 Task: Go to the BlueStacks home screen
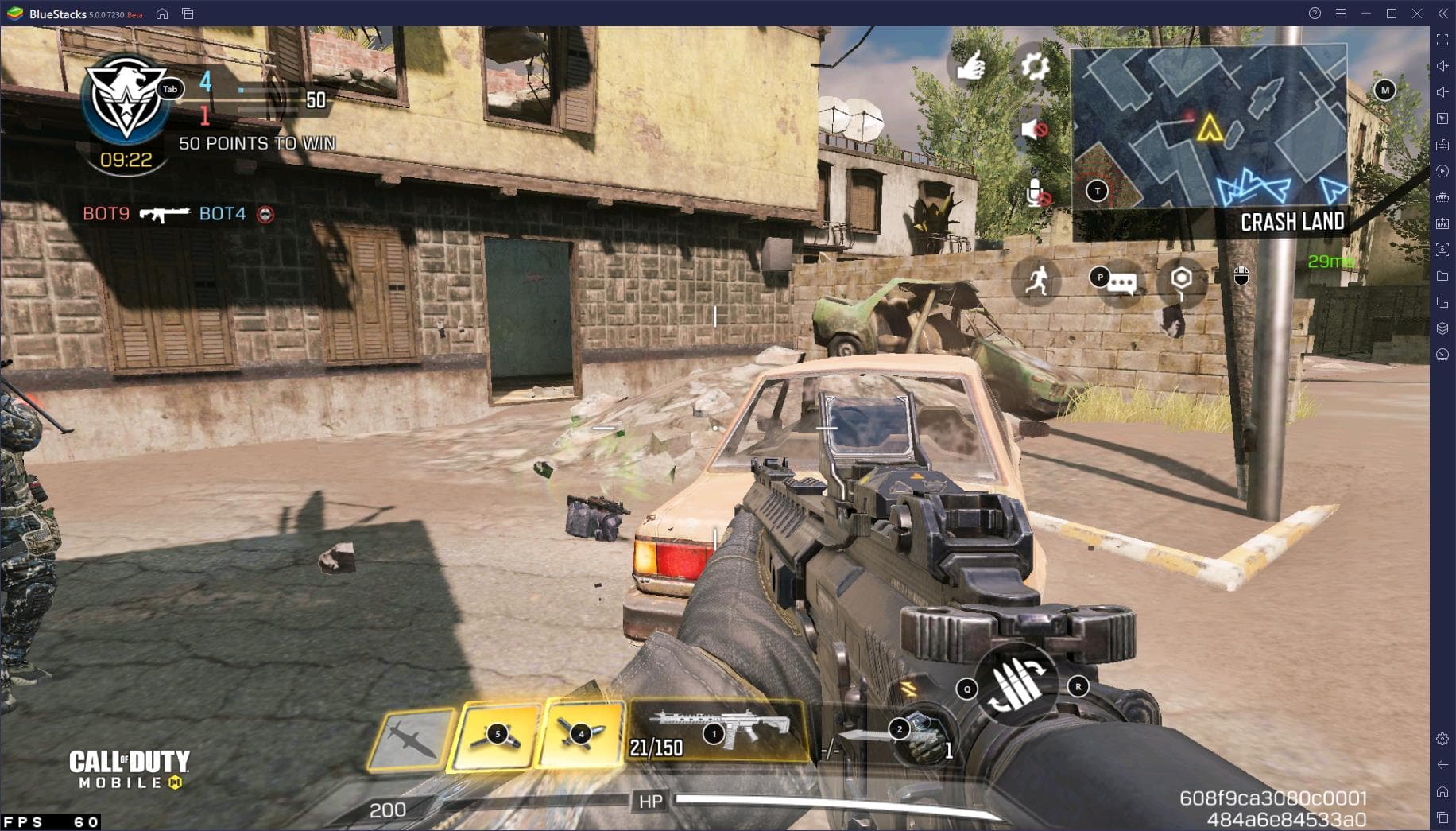tap(162, 14)
